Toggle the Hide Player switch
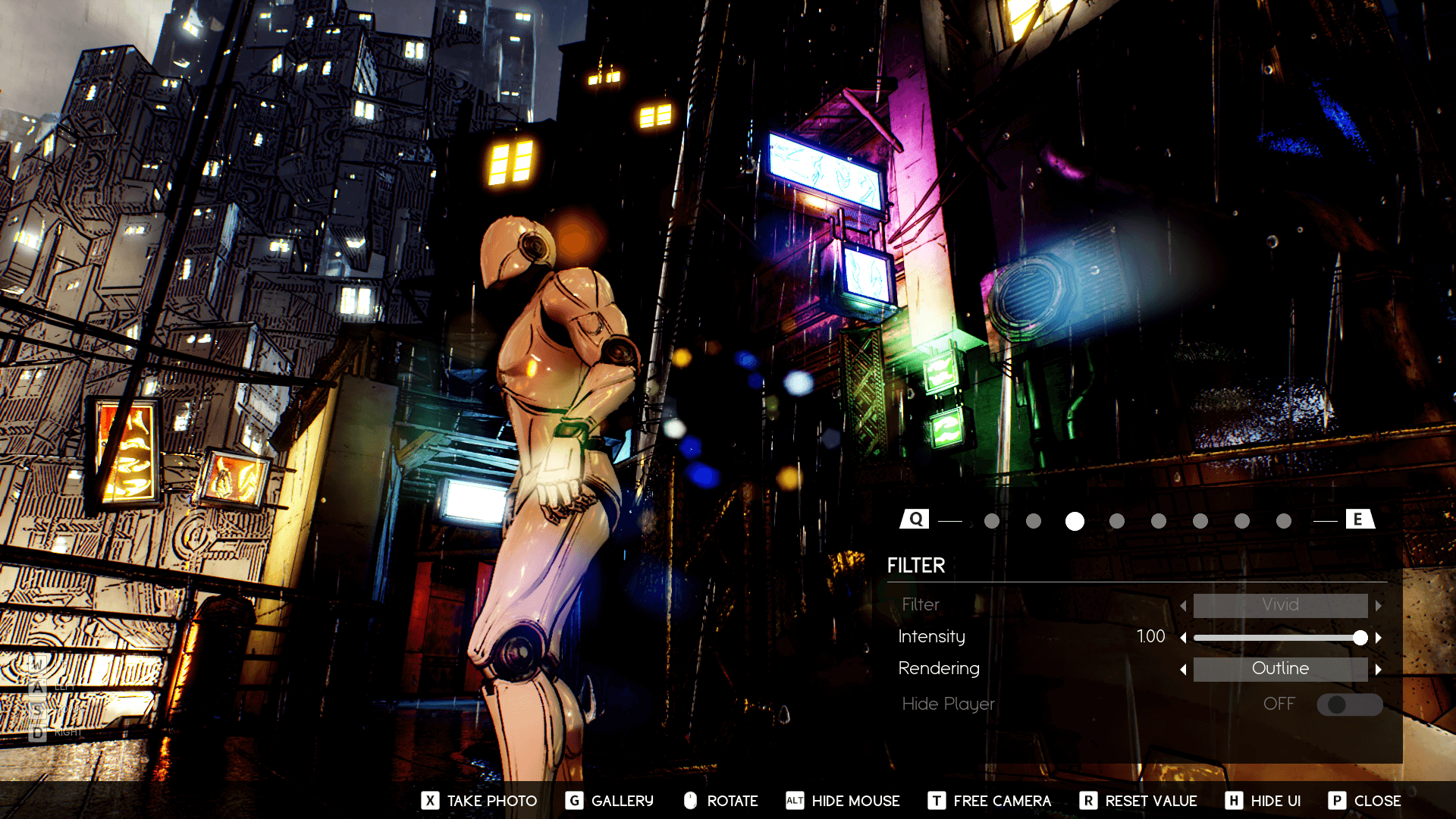This screenshot has height=819, width=1456. pyautogui.click(x=1349, y=704)
